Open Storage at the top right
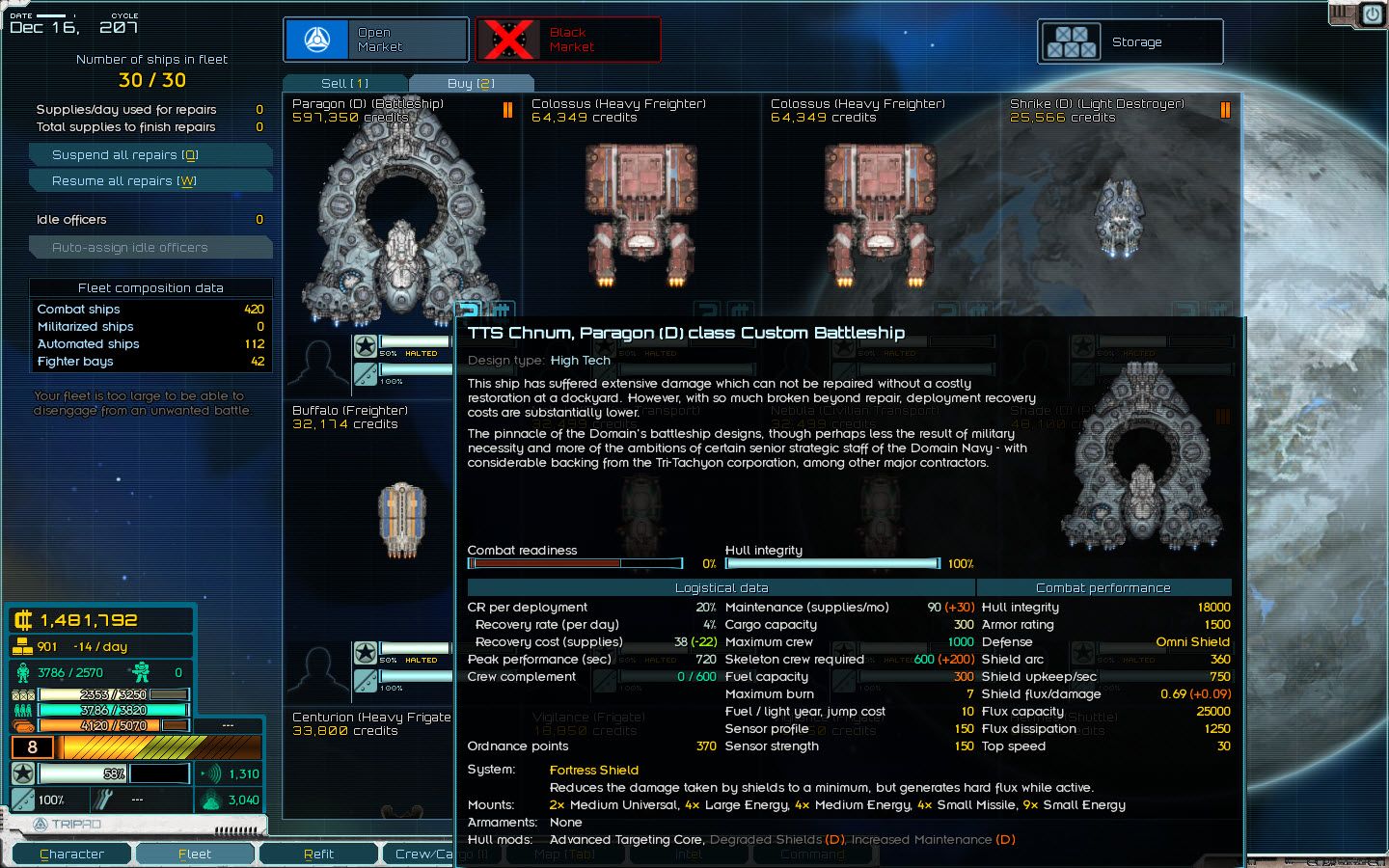Viewport: 1389px width, 868px height. (1130, 41)
